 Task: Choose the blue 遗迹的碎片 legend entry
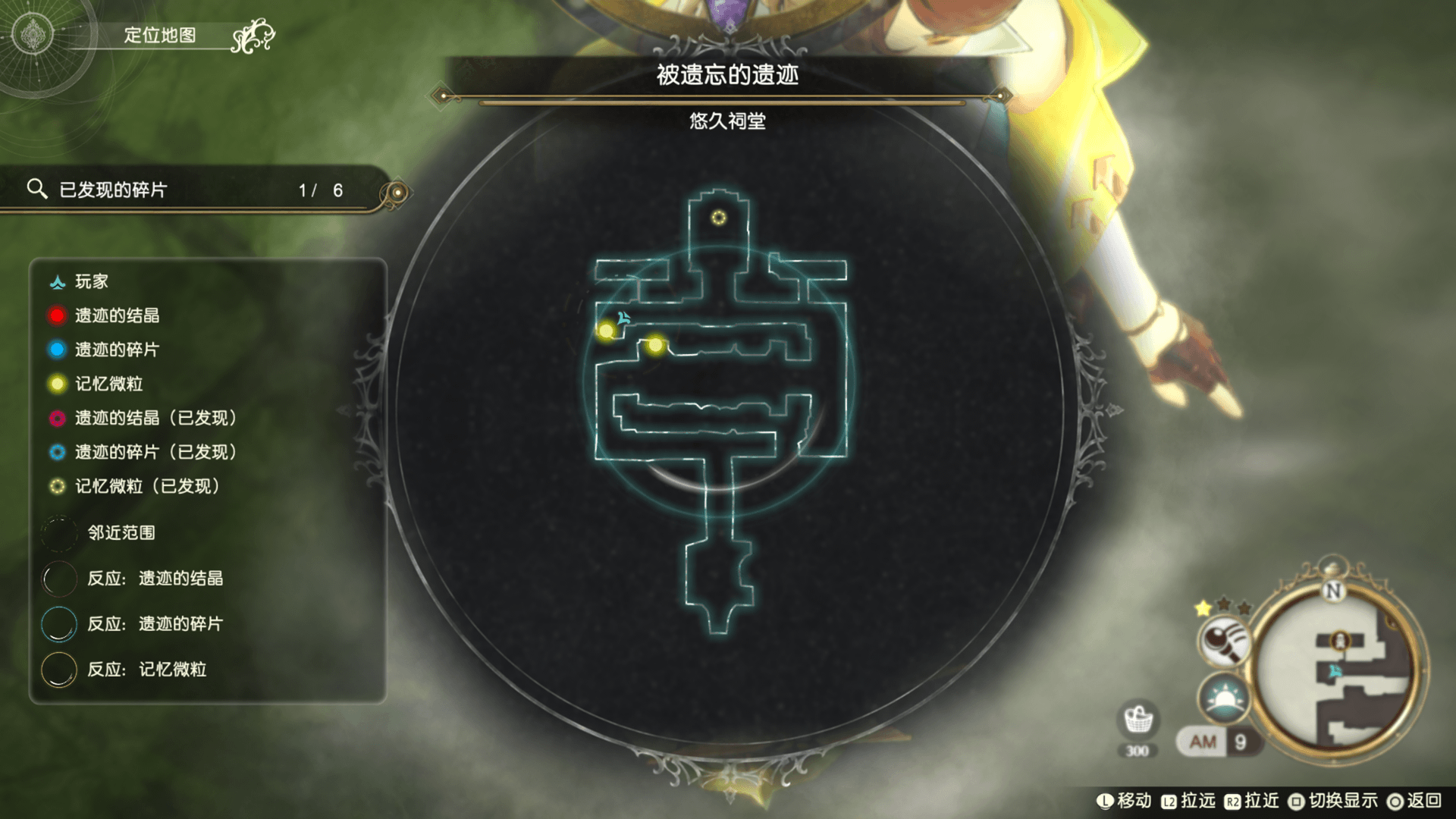point(116,350)
